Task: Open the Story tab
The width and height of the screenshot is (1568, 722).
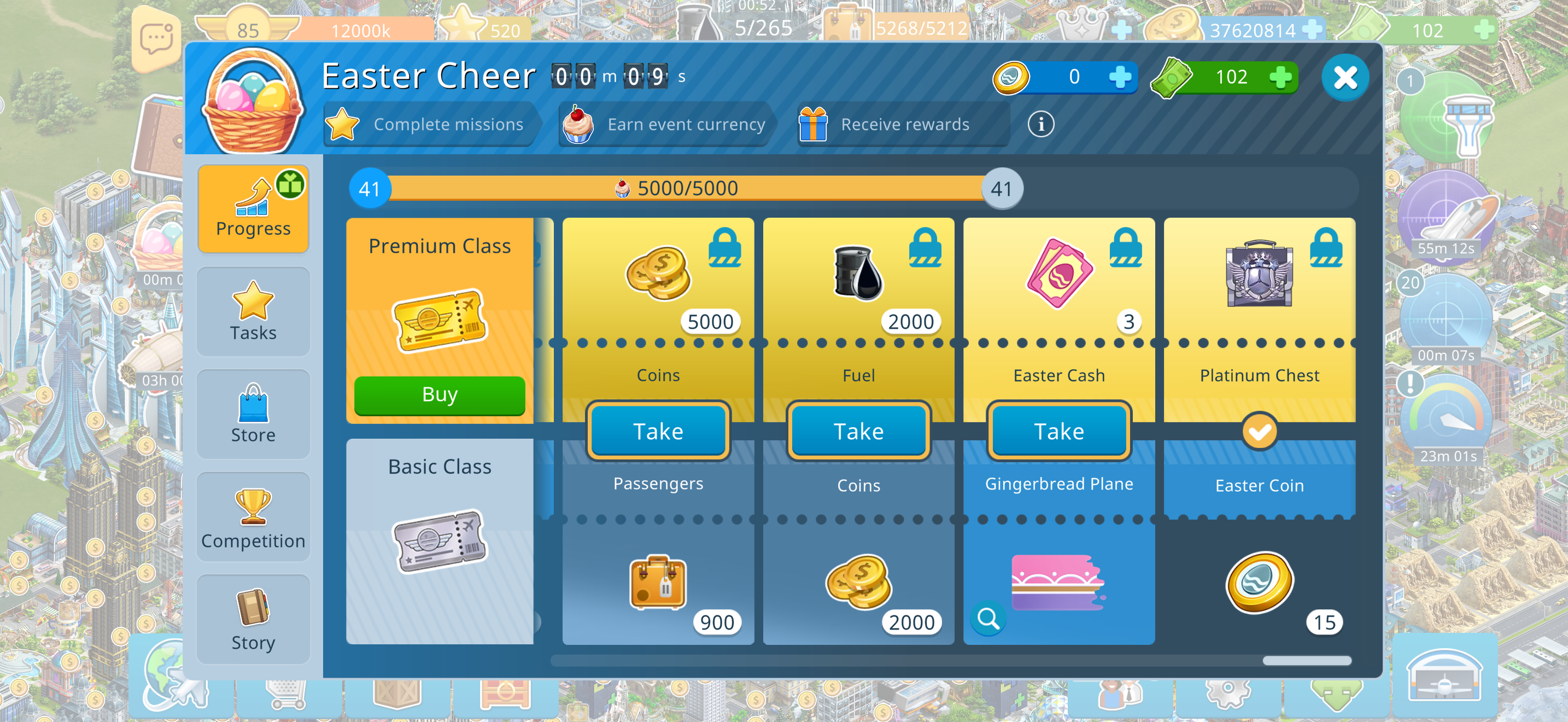Action: [x=253, y=619]
